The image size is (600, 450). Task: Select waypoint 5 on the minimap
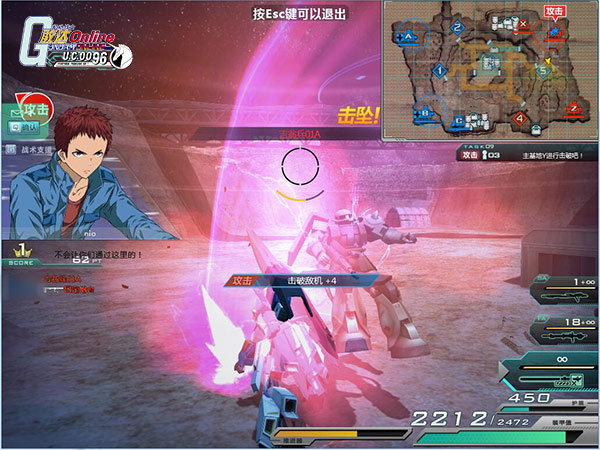tap(544, 70)
